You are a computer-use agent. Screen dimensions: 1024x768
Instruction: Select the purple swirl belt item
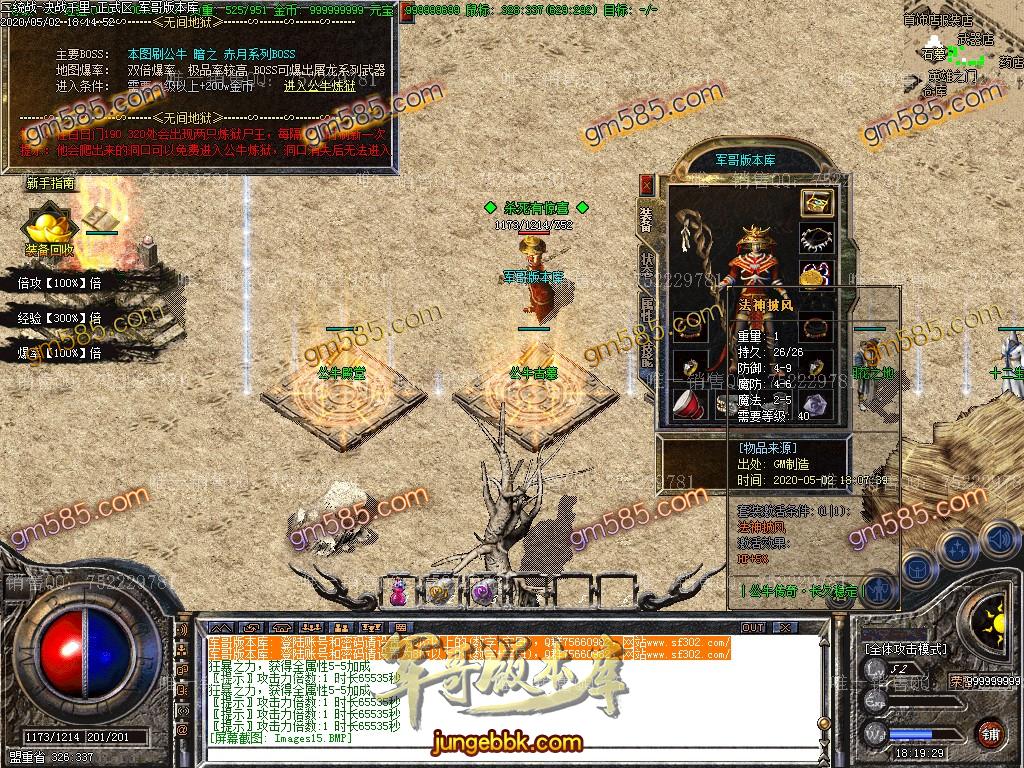pos(484,592)
